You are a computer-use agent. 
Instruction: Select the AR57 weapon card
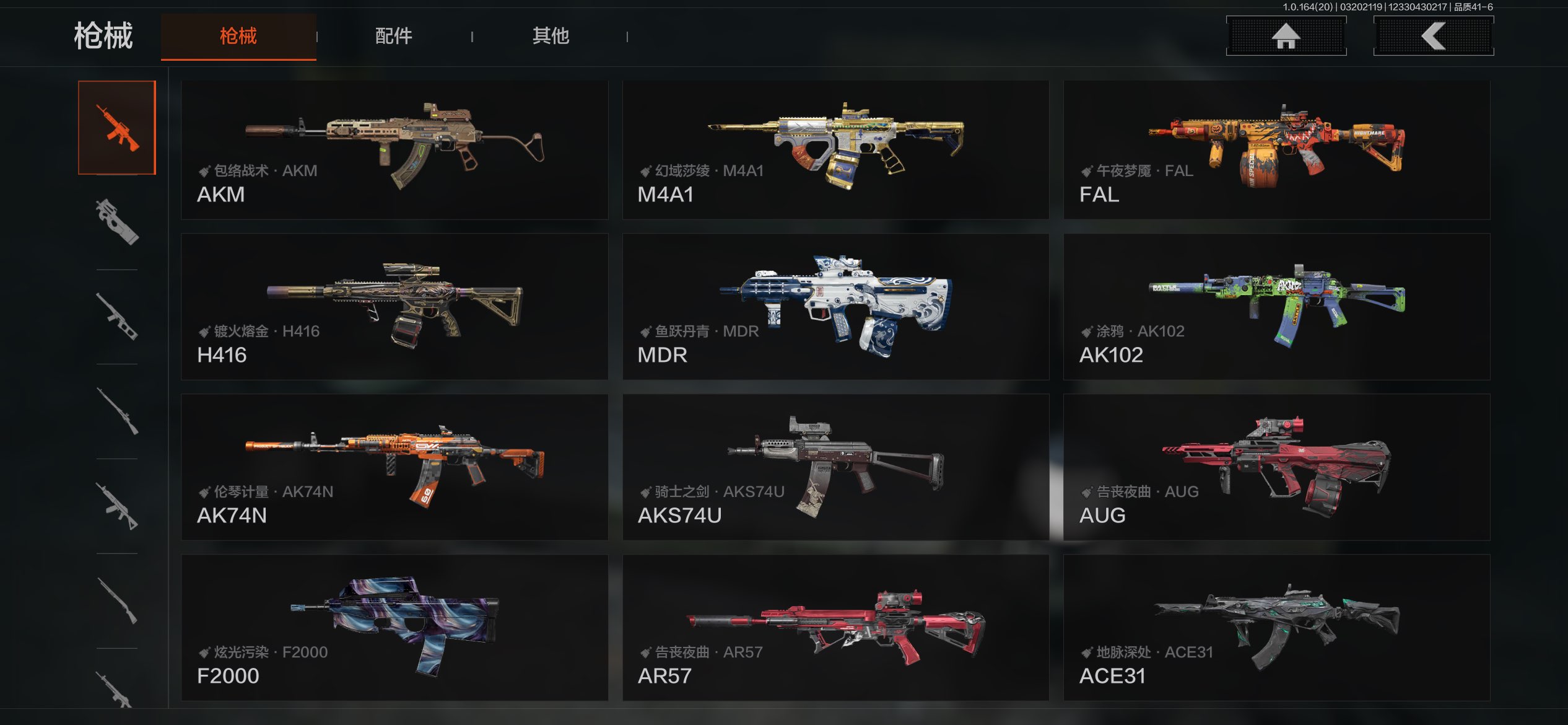(835, 628)
